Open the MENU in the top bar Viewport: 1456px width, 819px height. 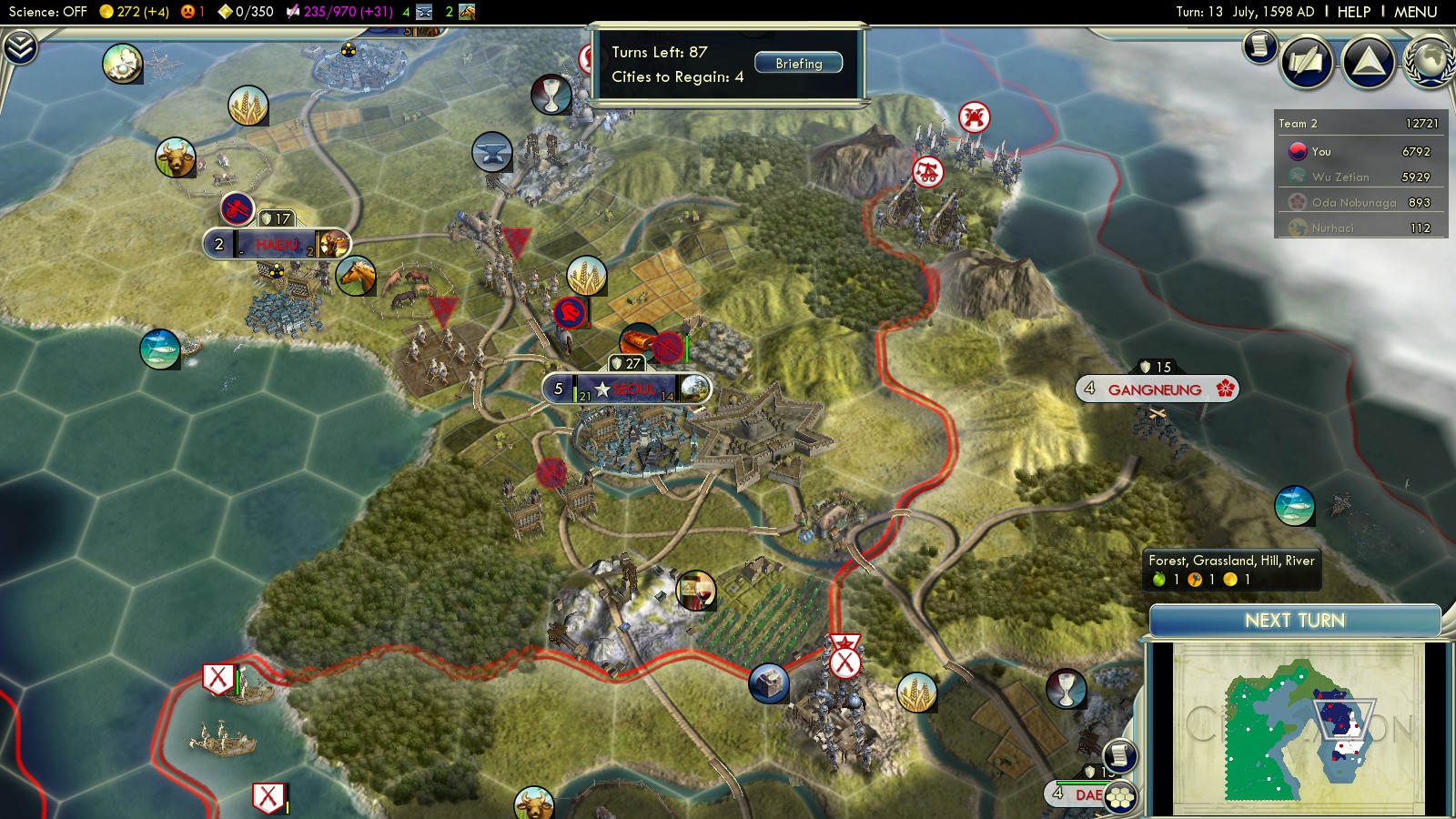point(1415,12)
